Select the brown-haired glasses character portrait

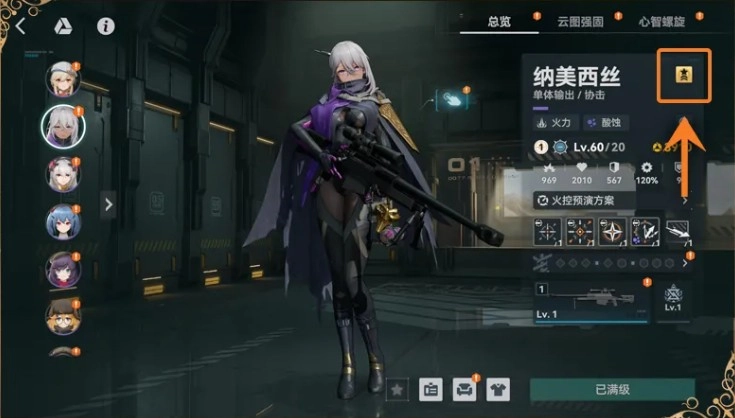click(x=62, y=315)
